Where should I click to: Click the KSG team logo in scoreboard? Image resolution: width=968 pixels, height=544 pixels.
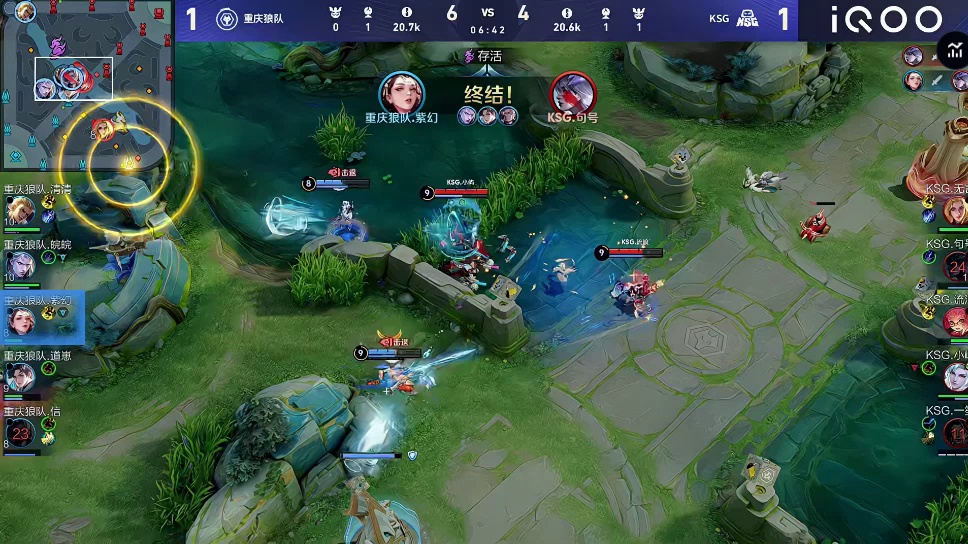coord(747,19)
